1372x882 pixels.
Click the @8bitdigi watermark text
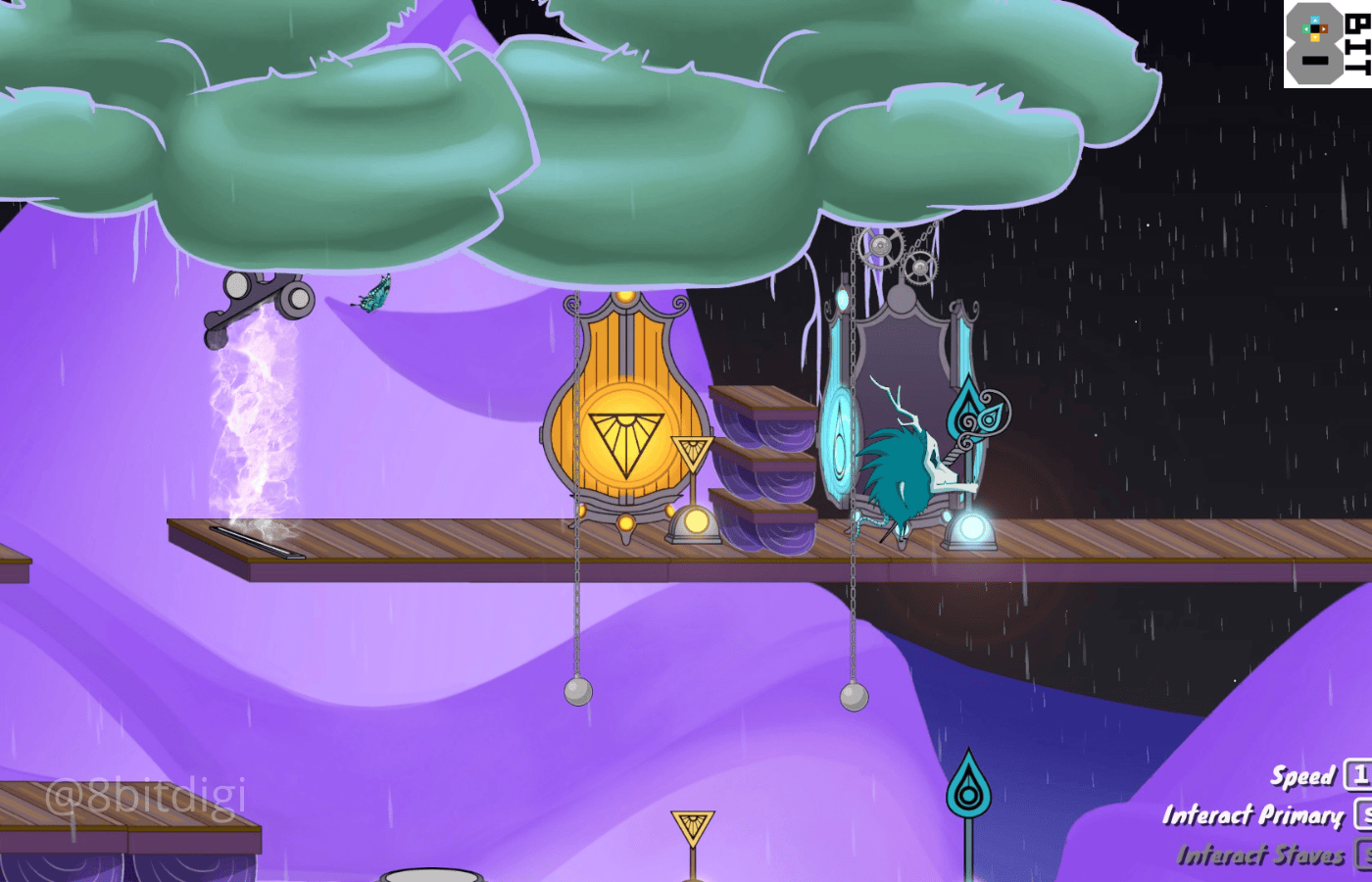pyautogui.click(x=145, y=797)
